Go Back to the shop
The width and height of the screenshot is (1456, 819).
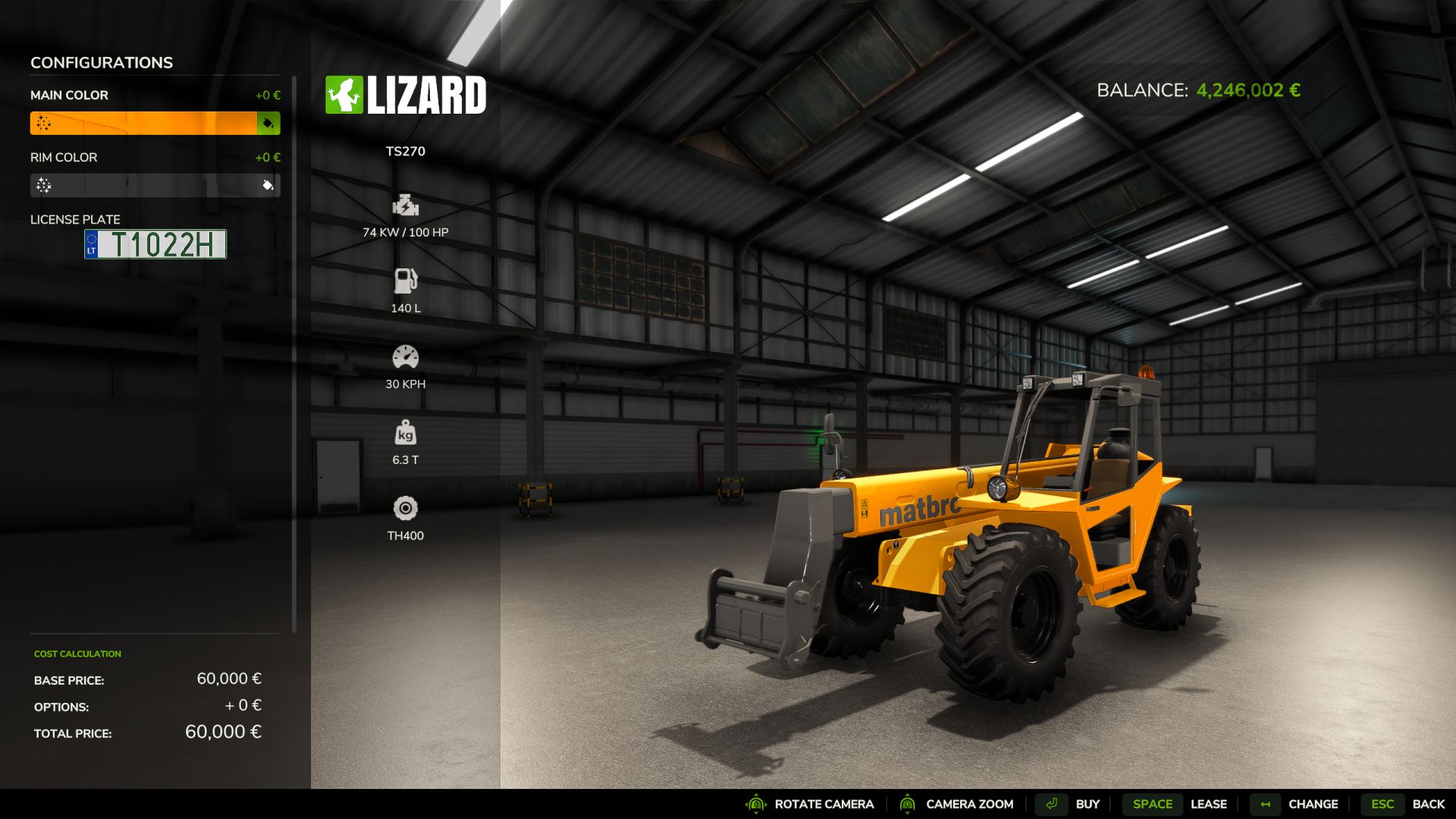point(1429,803)
